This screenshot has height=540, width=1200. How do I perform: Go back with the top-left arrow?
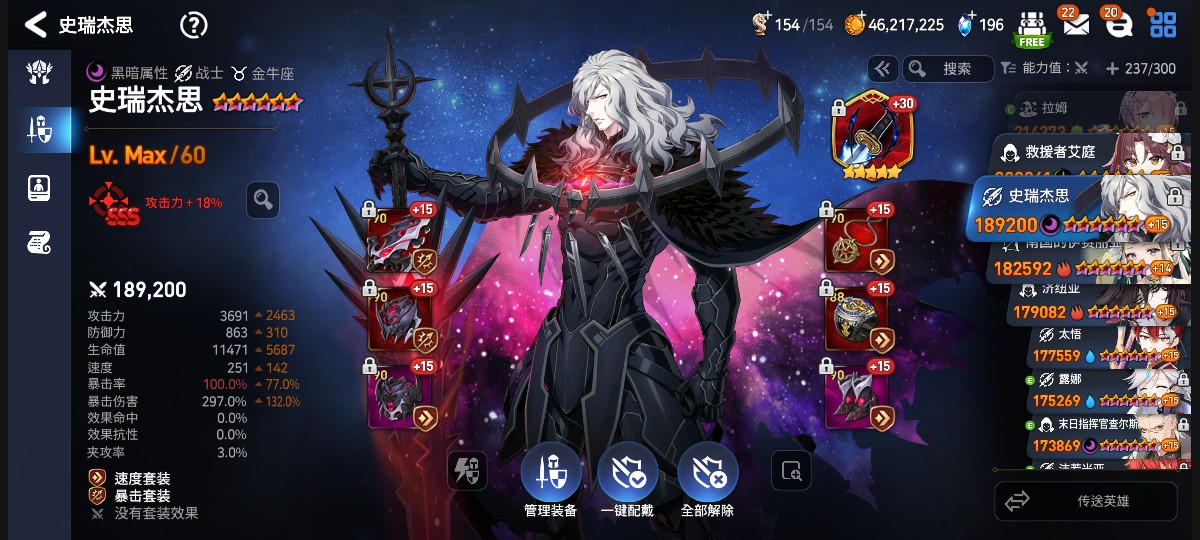tap(36, 24)
